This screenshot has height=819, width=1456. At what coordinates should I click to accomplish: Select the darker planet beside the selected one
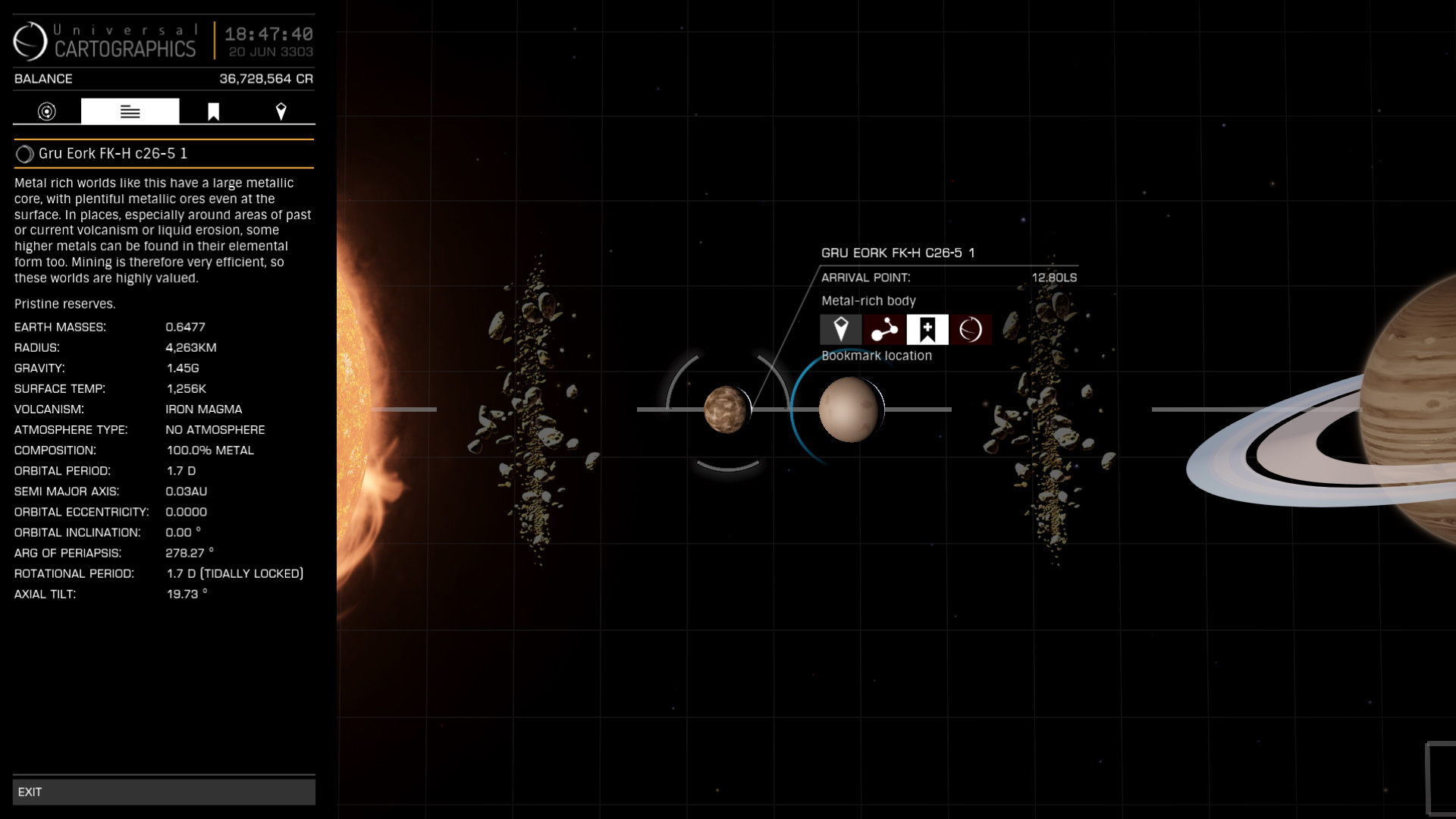coord(726,409)
